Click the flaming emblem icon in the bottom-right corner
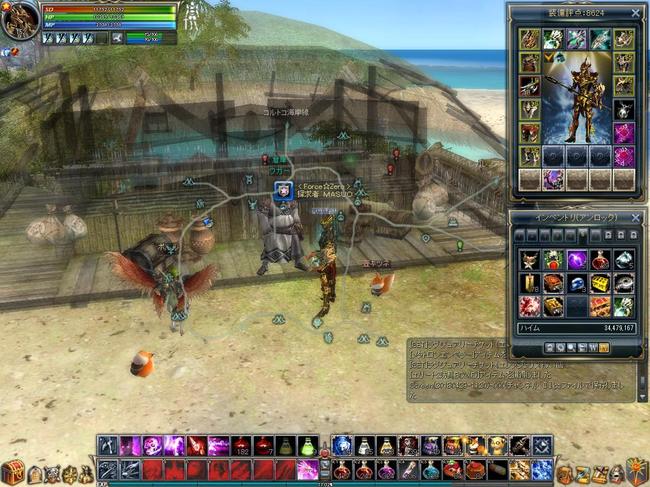 [x=637, y=471]
